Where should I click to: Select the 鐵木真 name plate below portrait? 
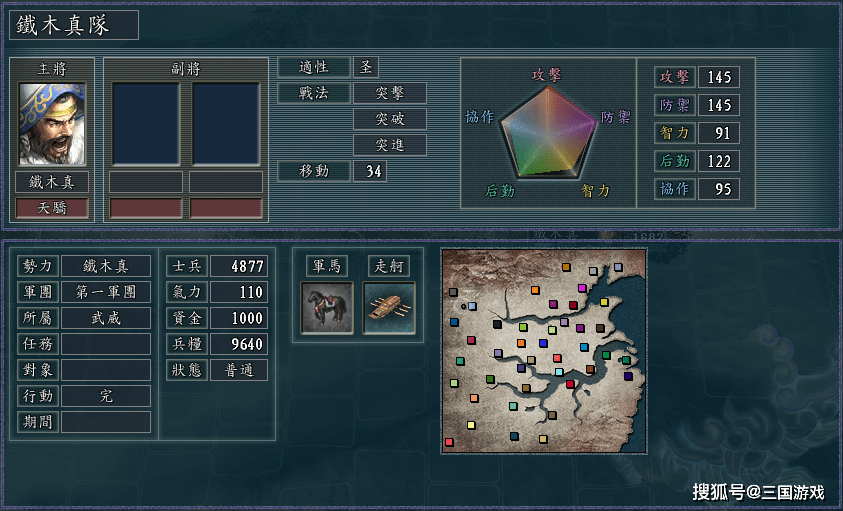[x=52, y=182]
